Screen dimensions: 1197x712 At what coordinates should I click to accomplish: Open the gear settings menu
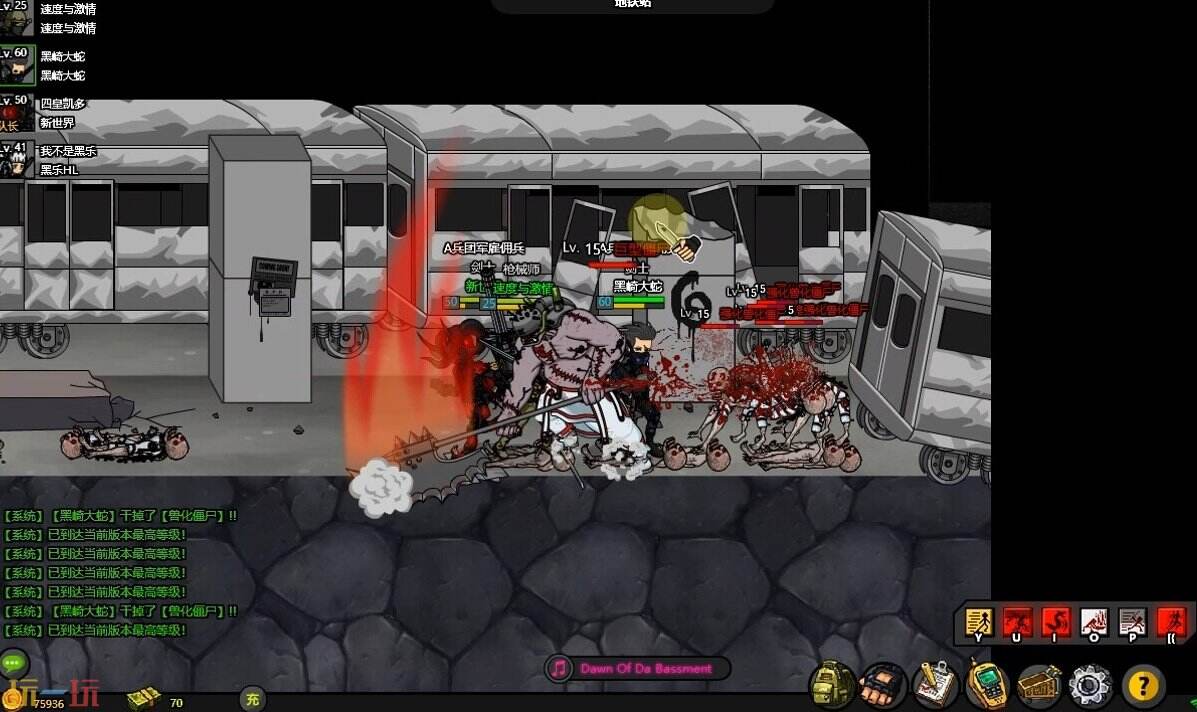click(x=1090, y=686)
